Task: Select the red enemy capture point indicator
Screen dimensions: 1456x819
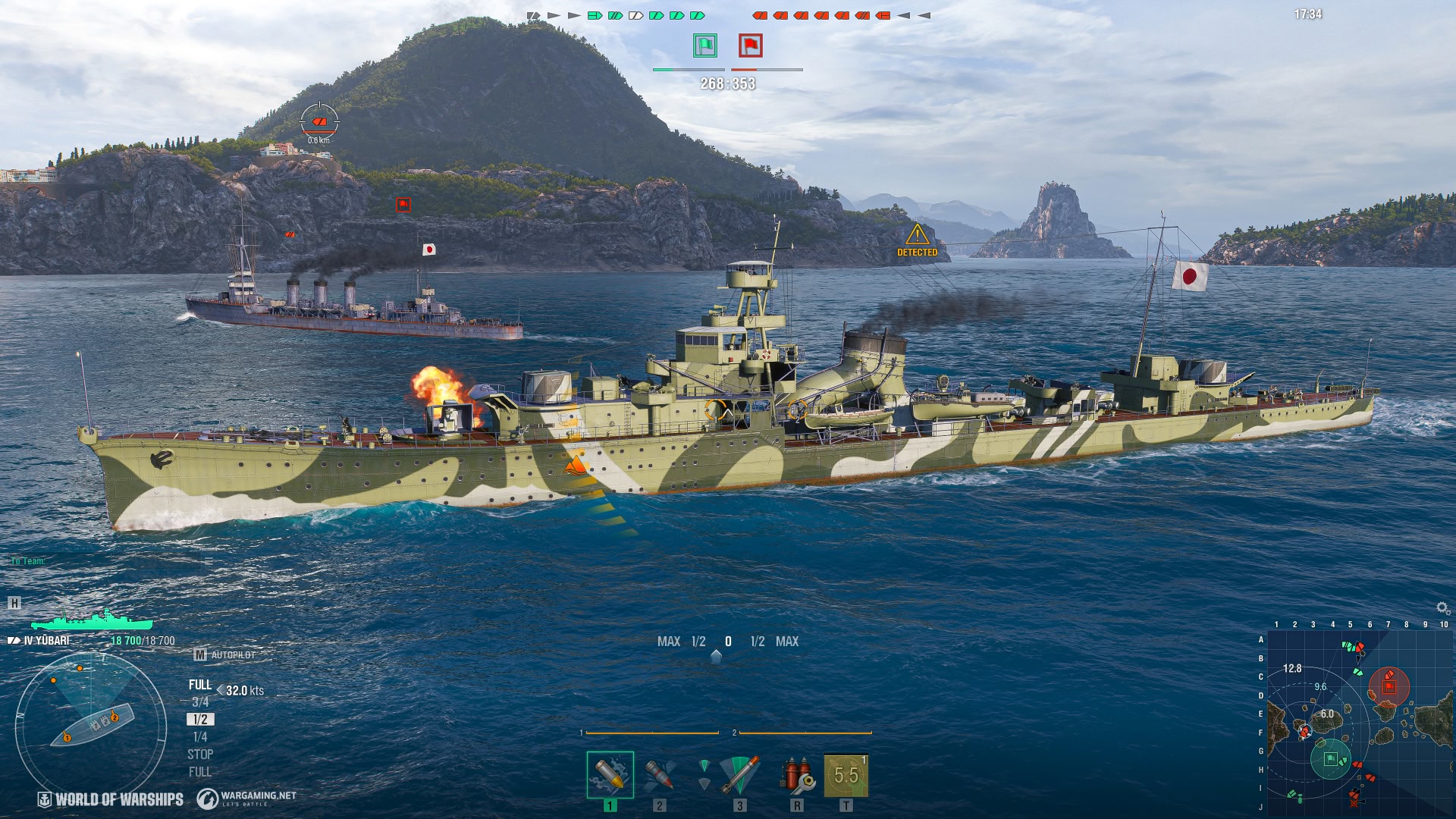Action: click(x=751, y=45)
